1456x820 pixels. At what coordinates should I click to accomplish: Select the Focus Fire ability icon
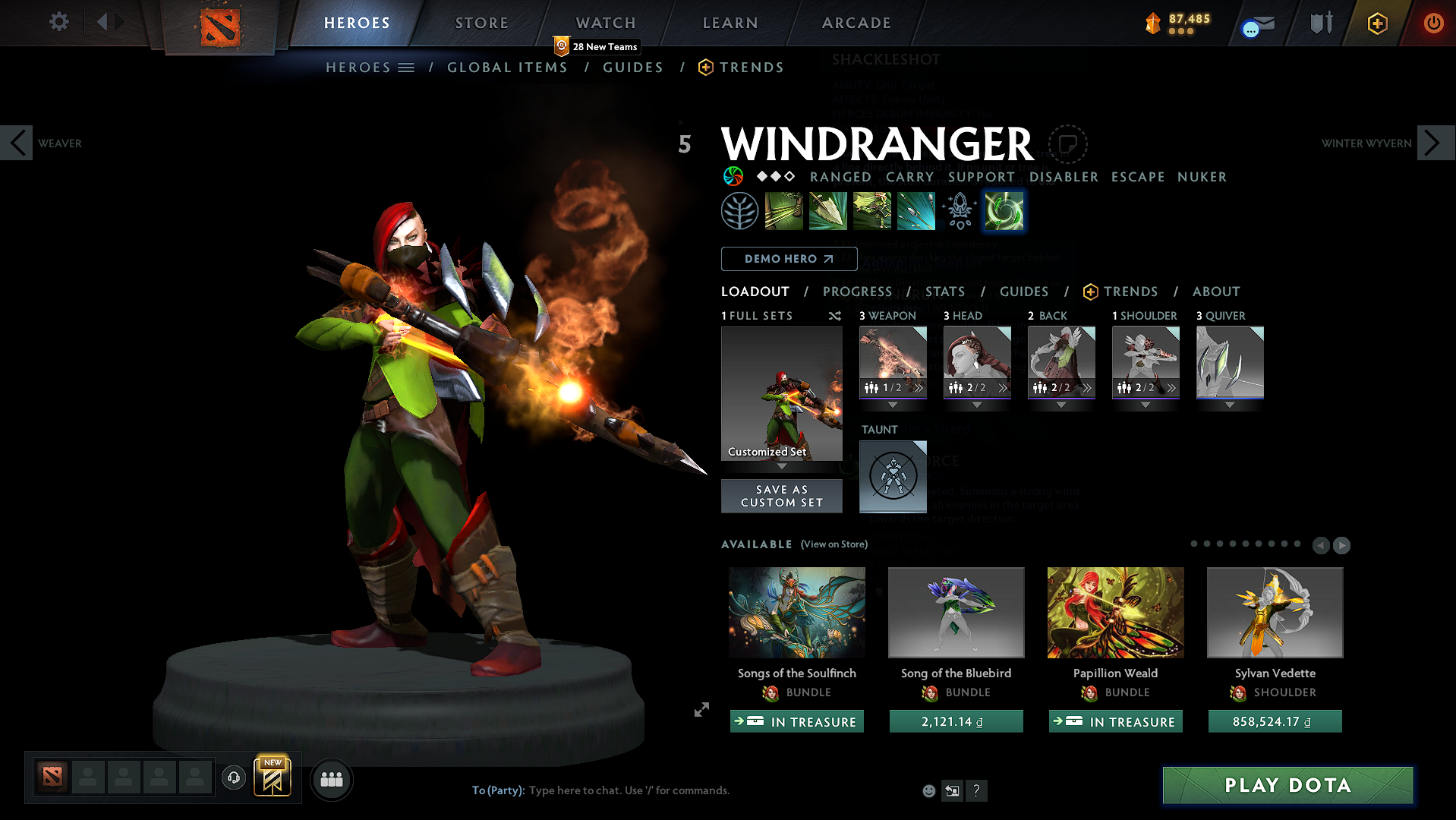click(916, 210)
